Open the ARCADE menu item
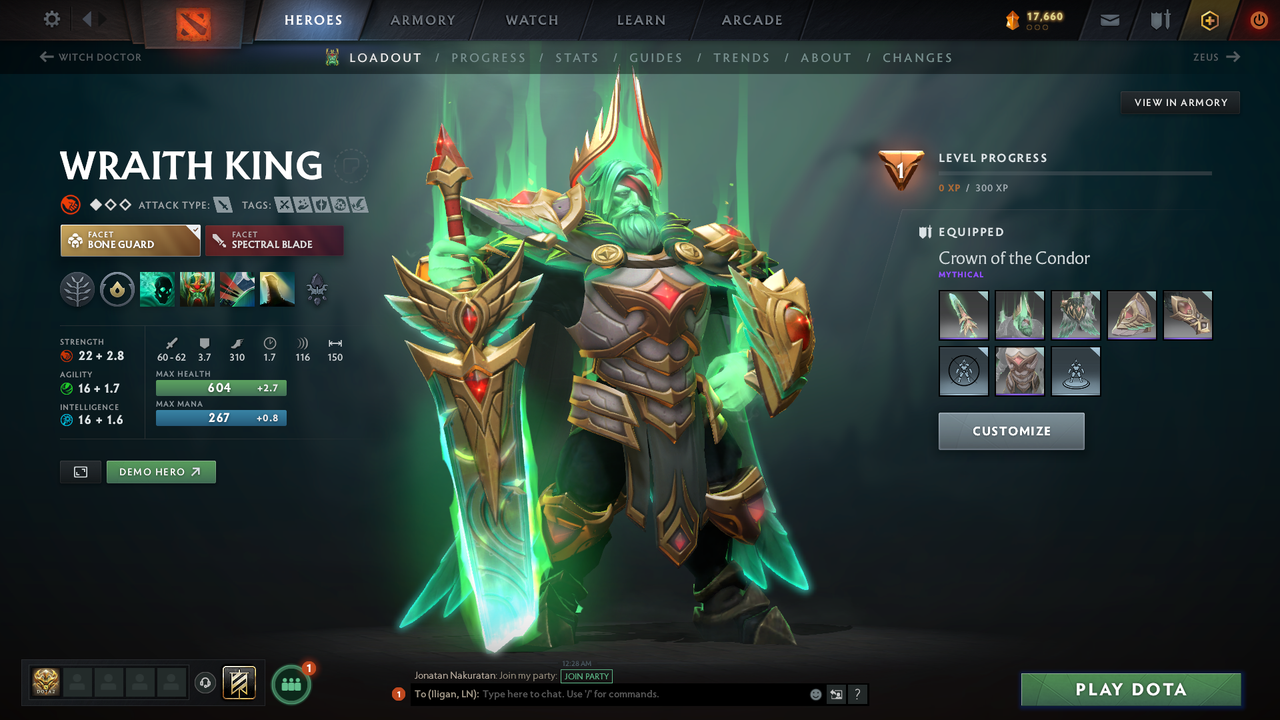 tap(751, 20)
